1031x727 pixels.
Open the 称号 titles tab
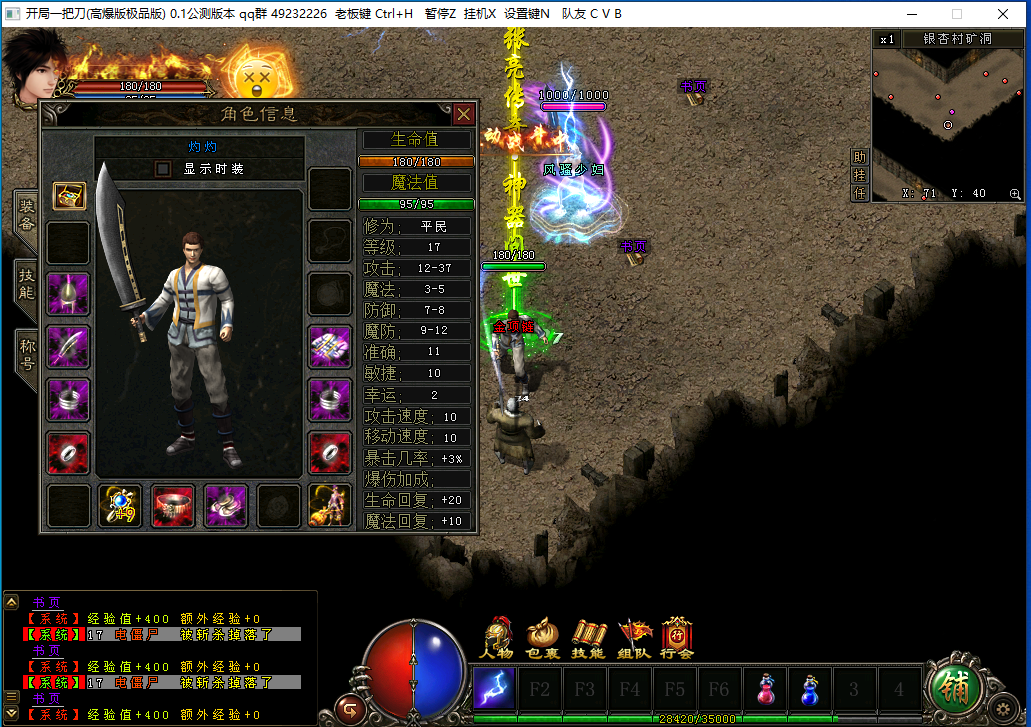coord(27,352)
